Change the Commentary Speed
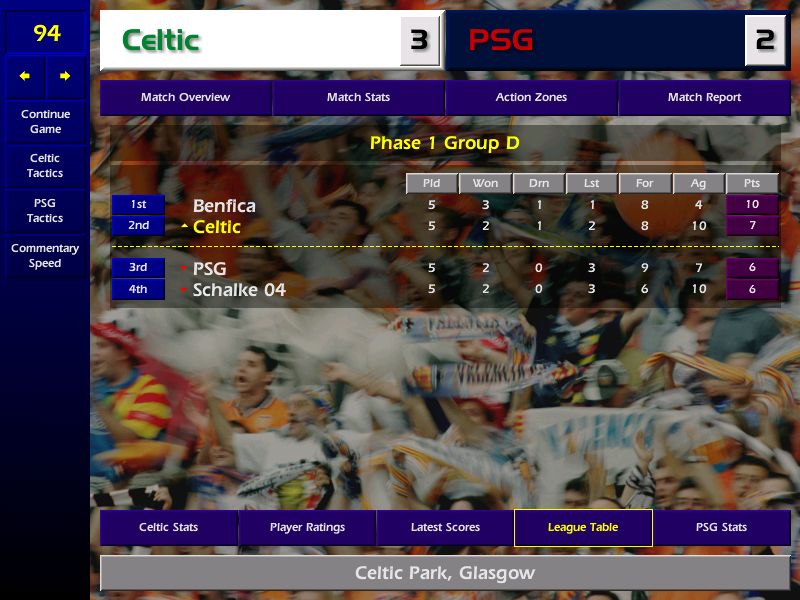The width and height of the screenshot is (800, 600). click(x=45, y=256)
